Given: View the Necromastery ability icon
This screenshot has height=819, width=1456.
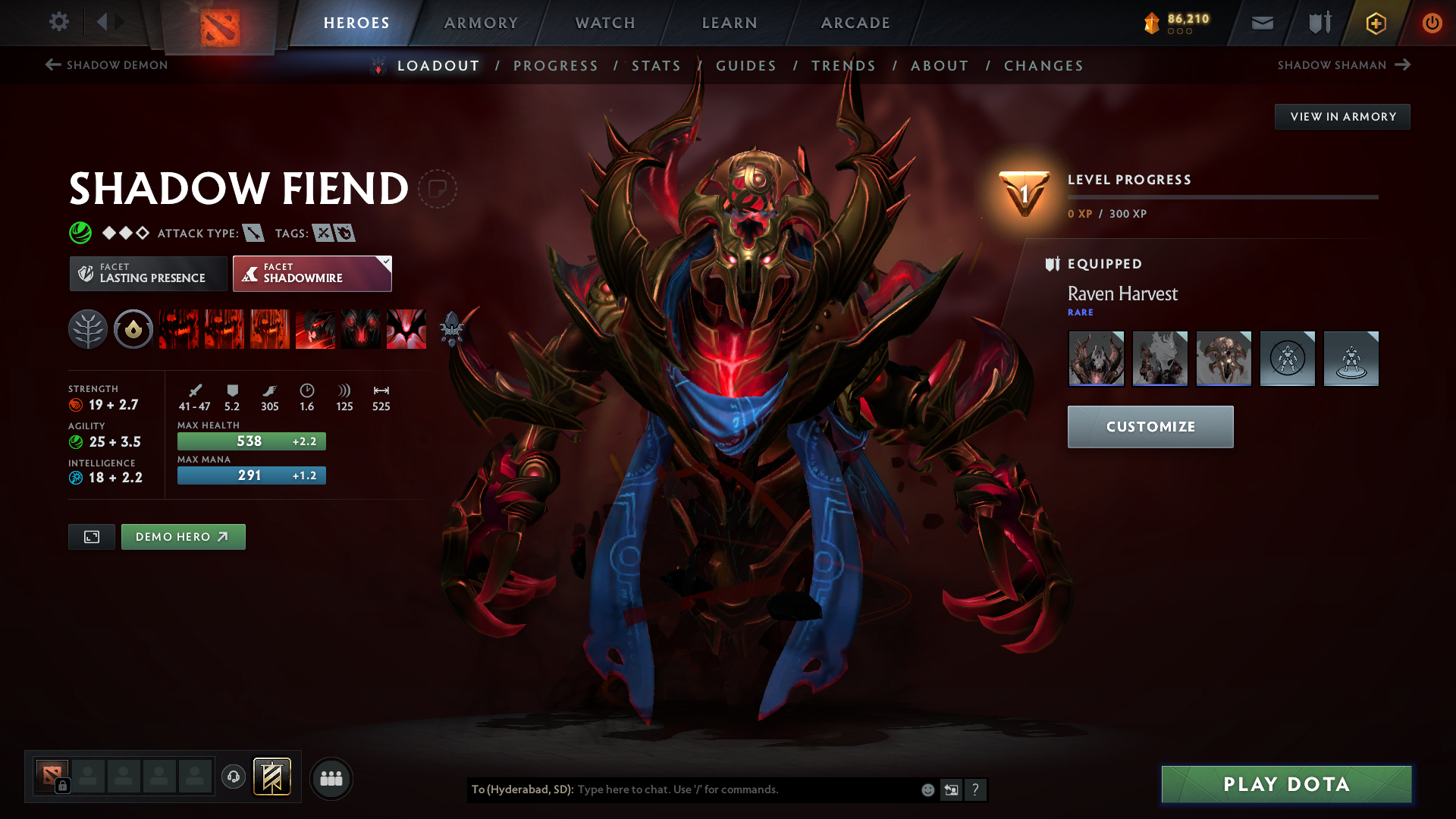Looking at the screenshot, I should coord(315,329).
